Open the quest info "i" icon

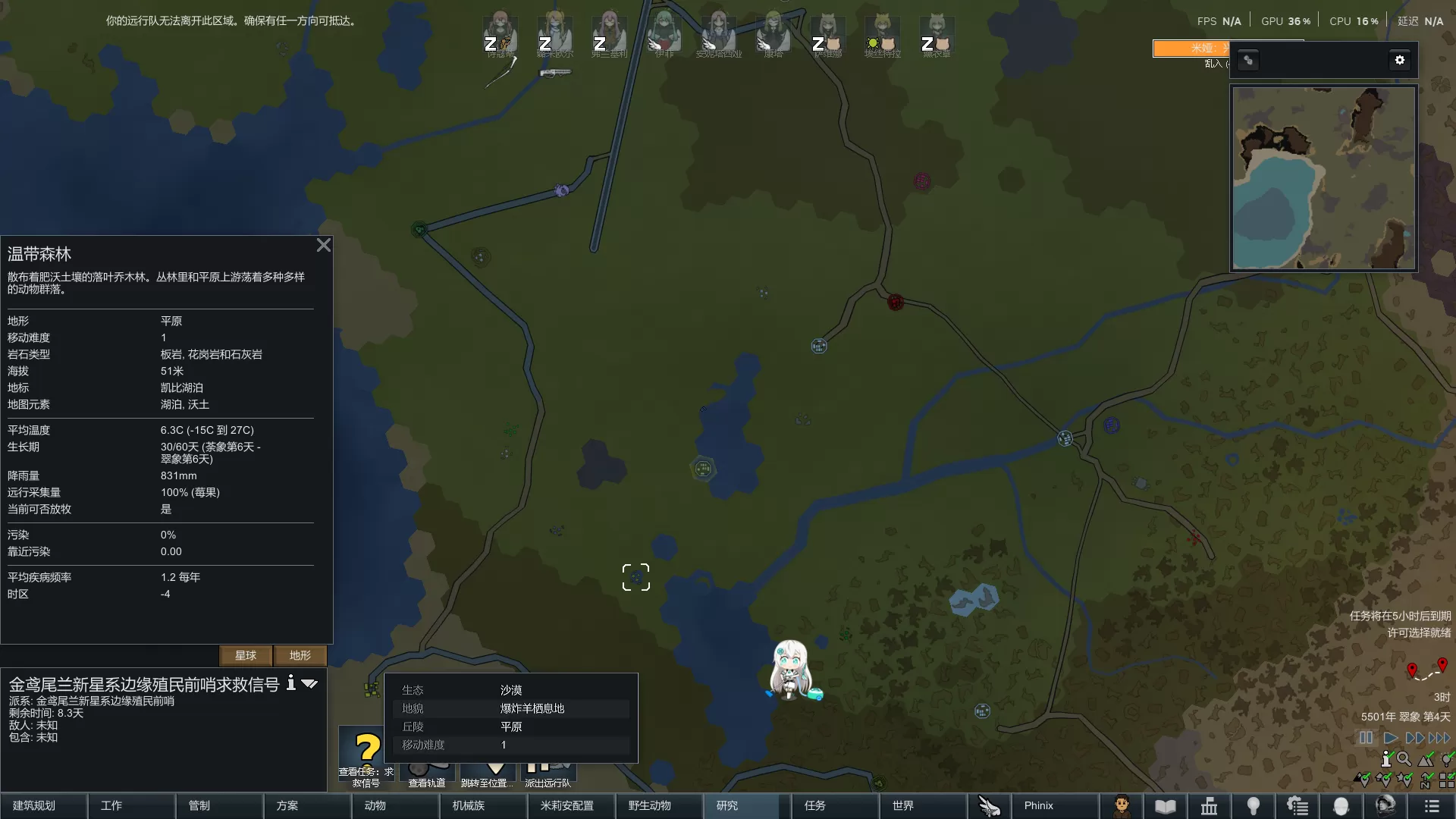pos(290,683)
